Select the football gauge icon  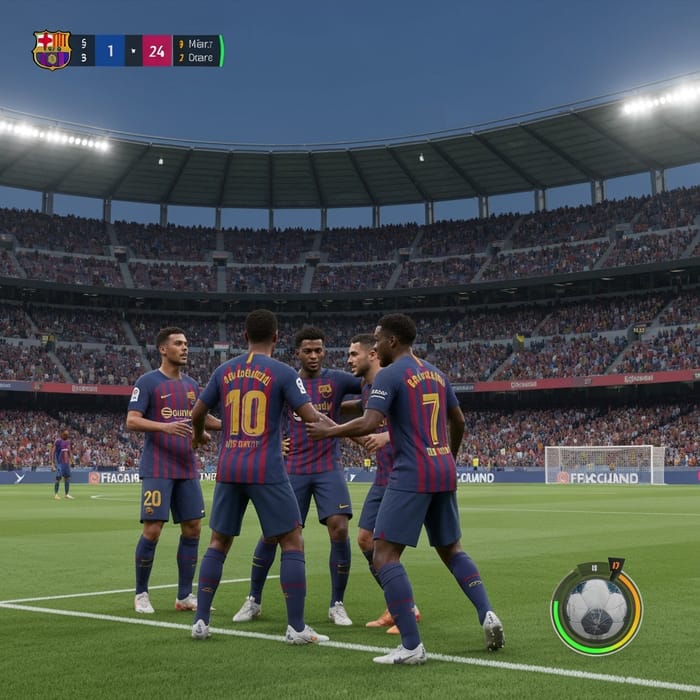pos(596,608)
